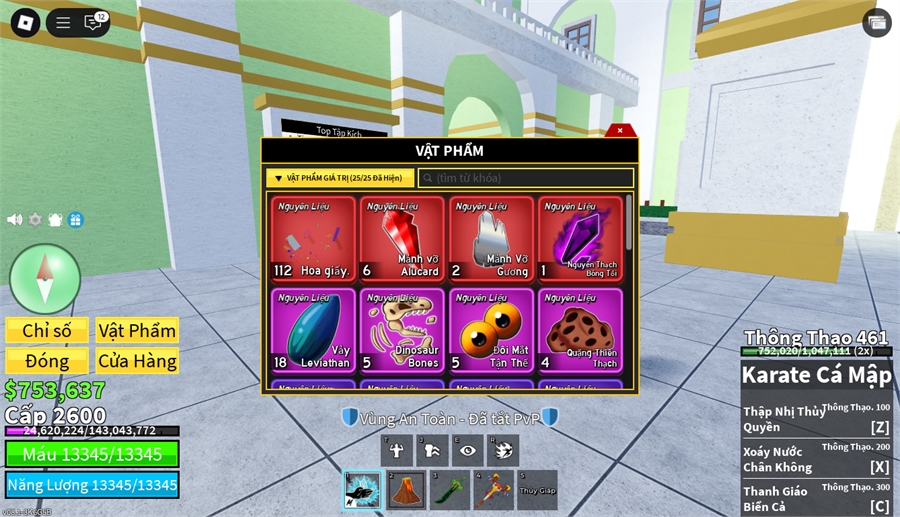Select the Mảnh vỡ Alucard red crystal
The width and height of the screenshot is (900, 517).
click(x=402, y=239)
